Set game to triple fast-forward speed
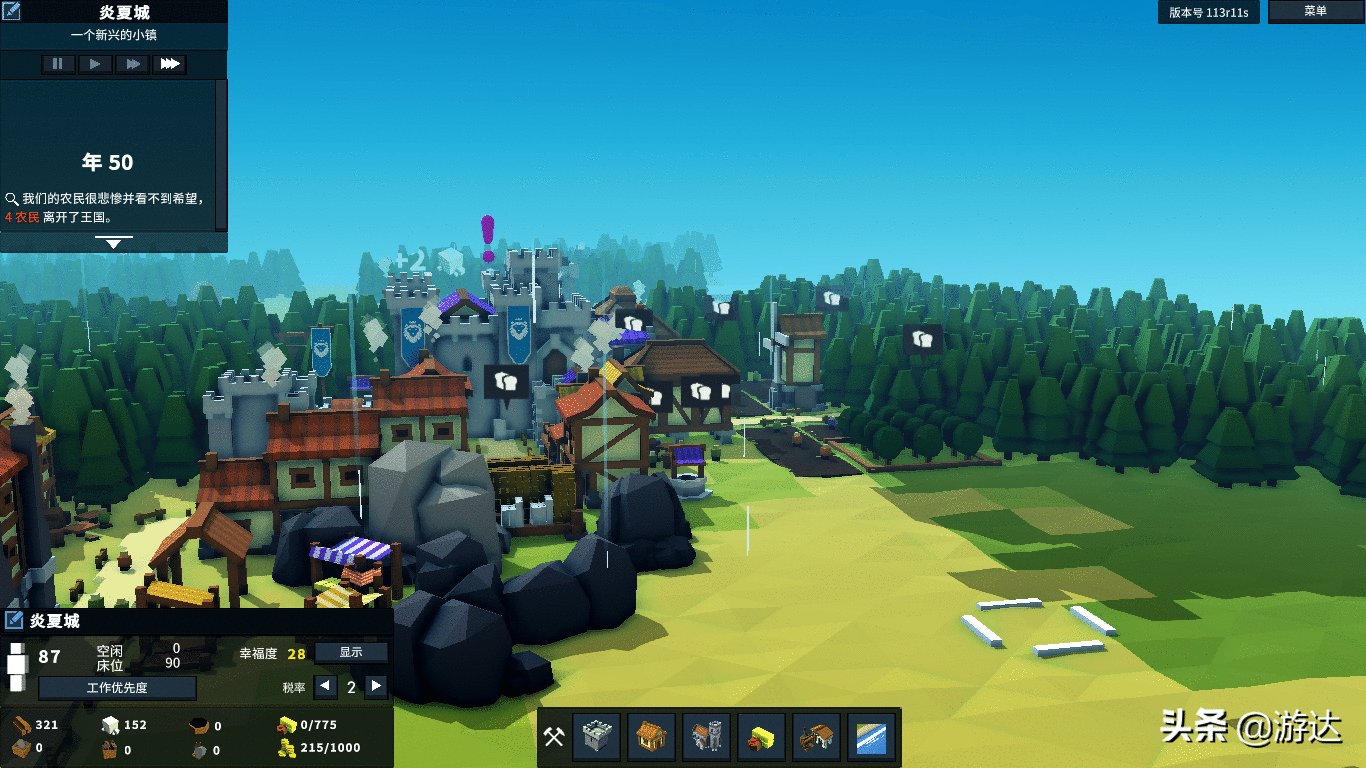1366x768 pixels. pos(170,64)
